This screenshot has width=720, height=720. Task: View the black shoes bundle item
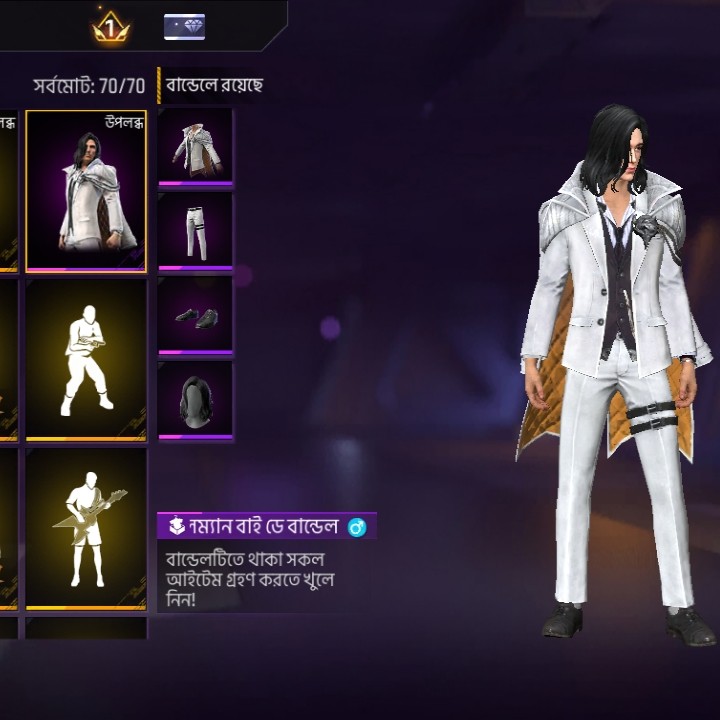[x=195, y=315]
